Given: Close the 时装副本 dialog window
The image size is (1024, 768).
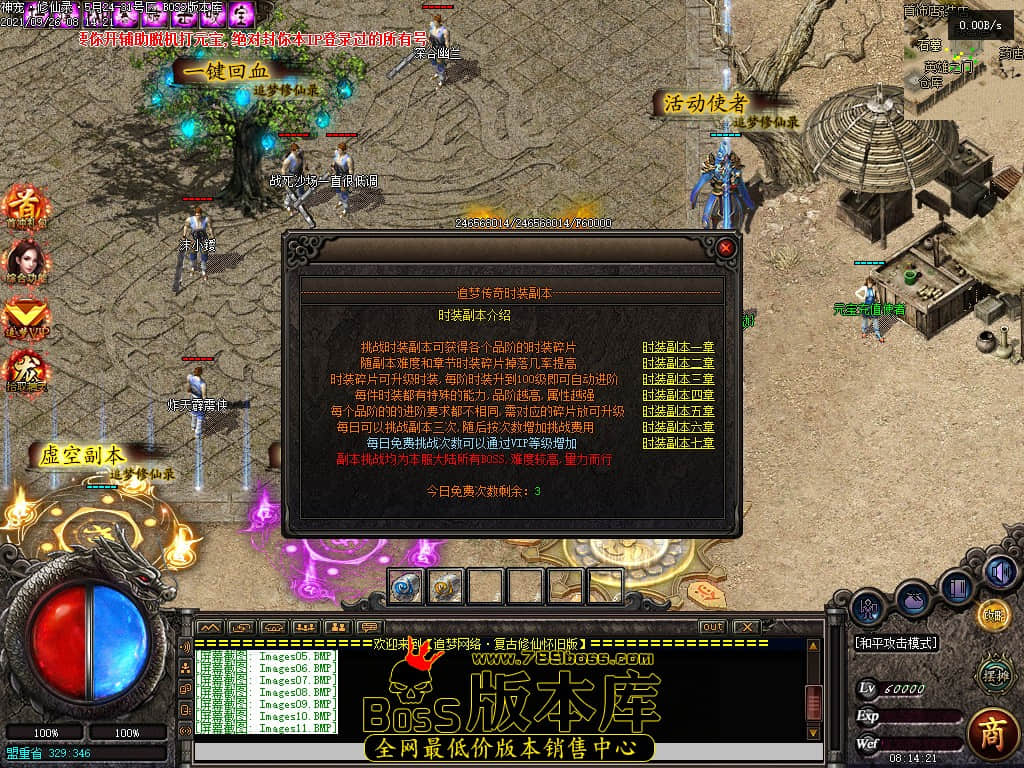Looking at the screenshot, I should coord(726,247).
